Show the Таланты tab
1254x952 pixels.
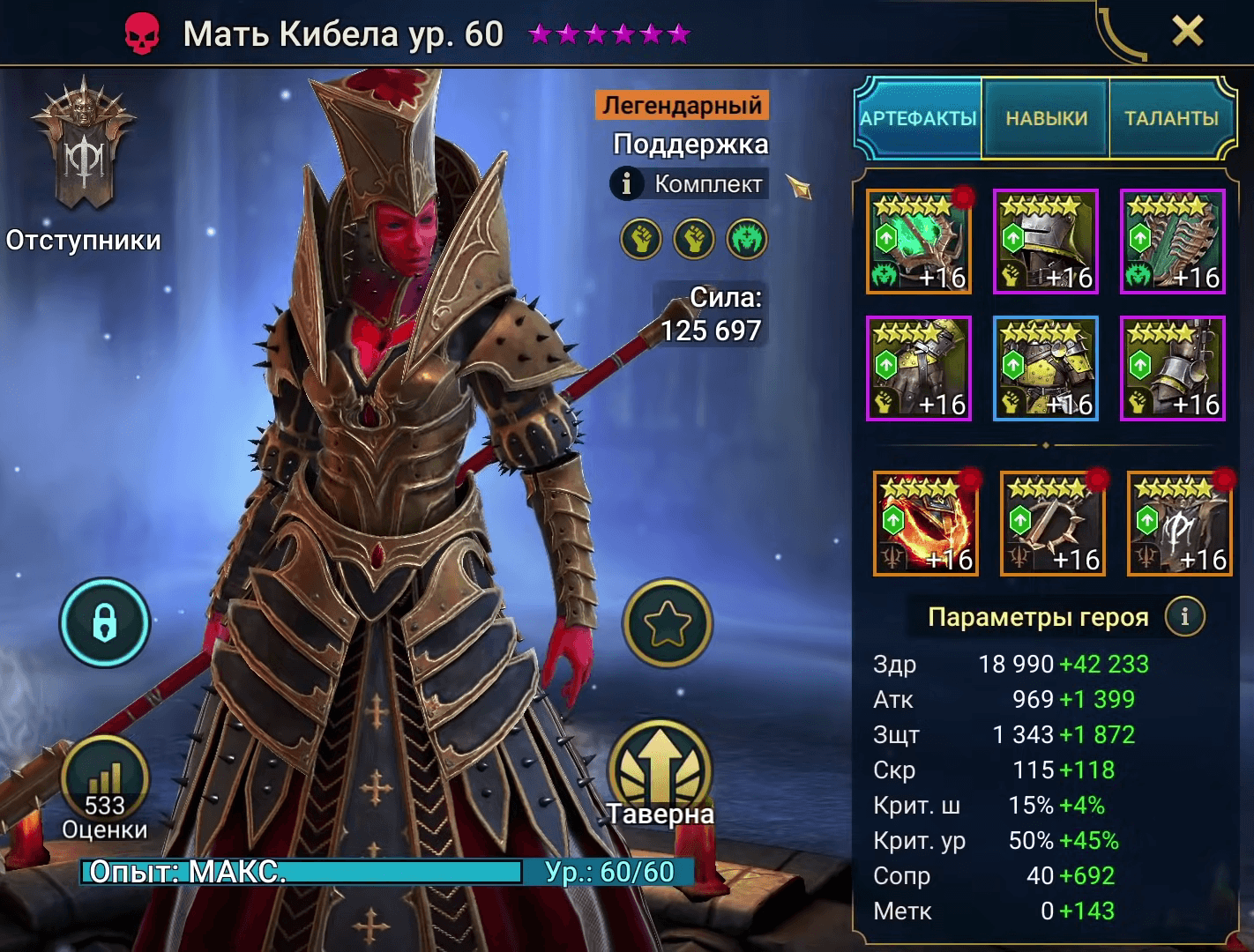[x=1171, y=118]
